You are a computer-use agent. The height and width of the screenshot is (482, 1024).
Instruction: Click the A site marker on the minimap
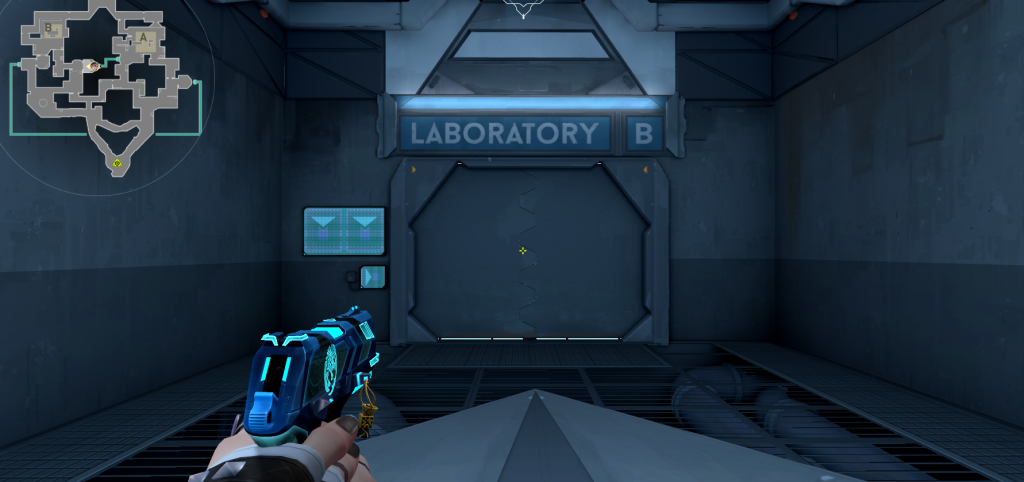(144, 40)
